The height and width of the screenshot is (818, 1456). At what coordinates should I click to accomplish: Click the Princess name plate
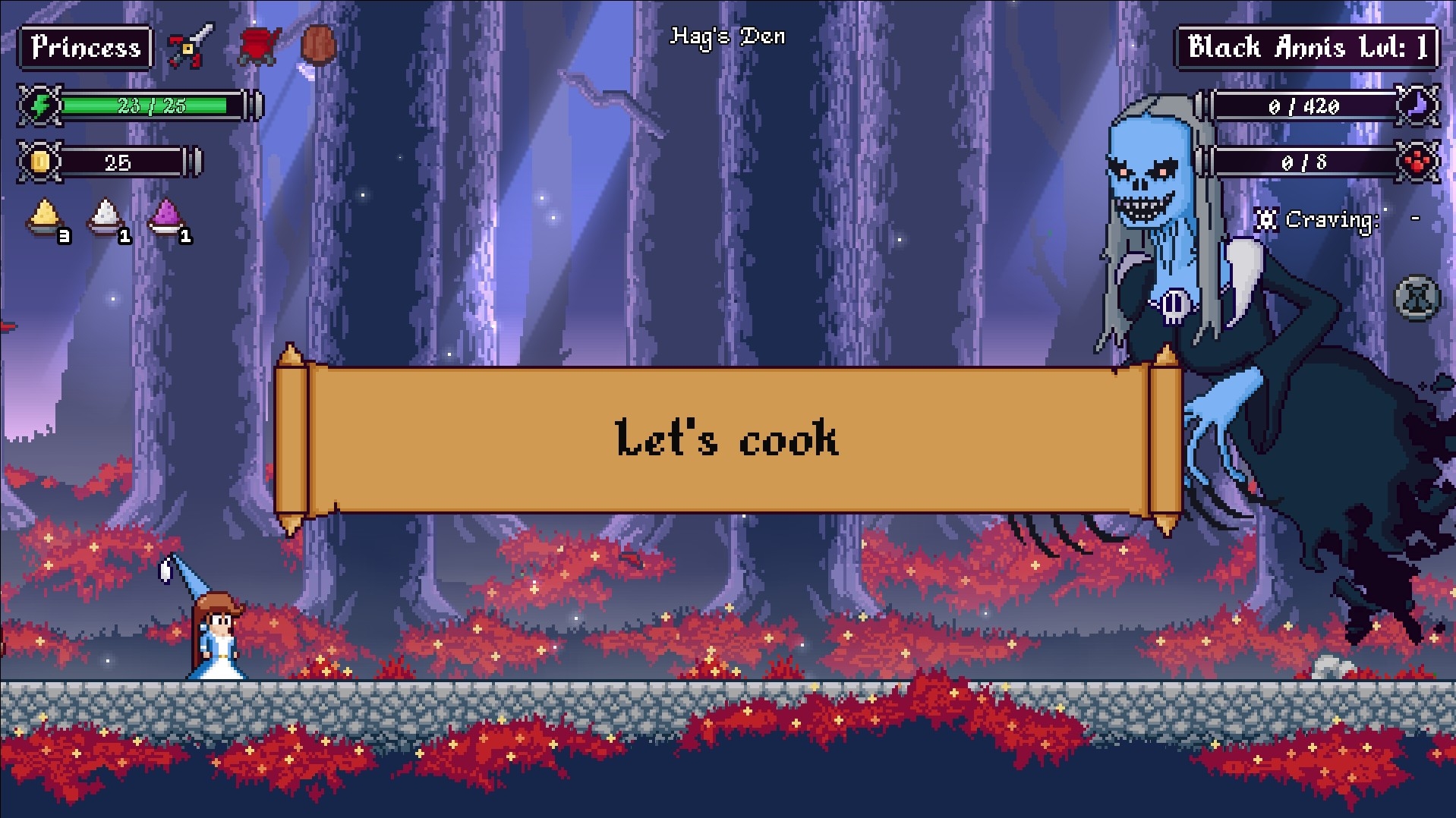click(86, 48)
